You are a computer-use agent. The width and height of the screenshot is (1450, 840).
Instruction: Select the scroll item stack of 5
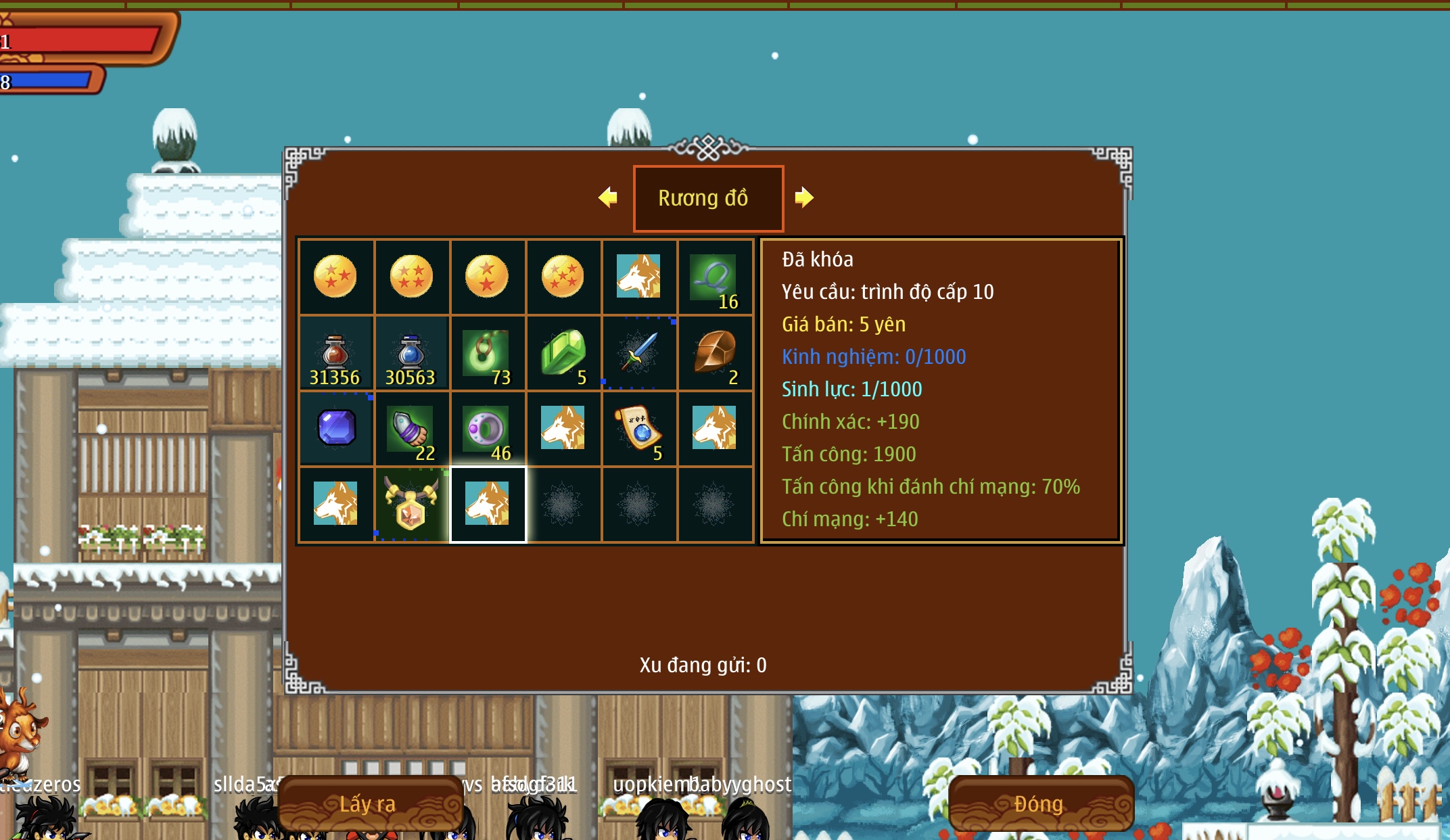tap(638, 429)
